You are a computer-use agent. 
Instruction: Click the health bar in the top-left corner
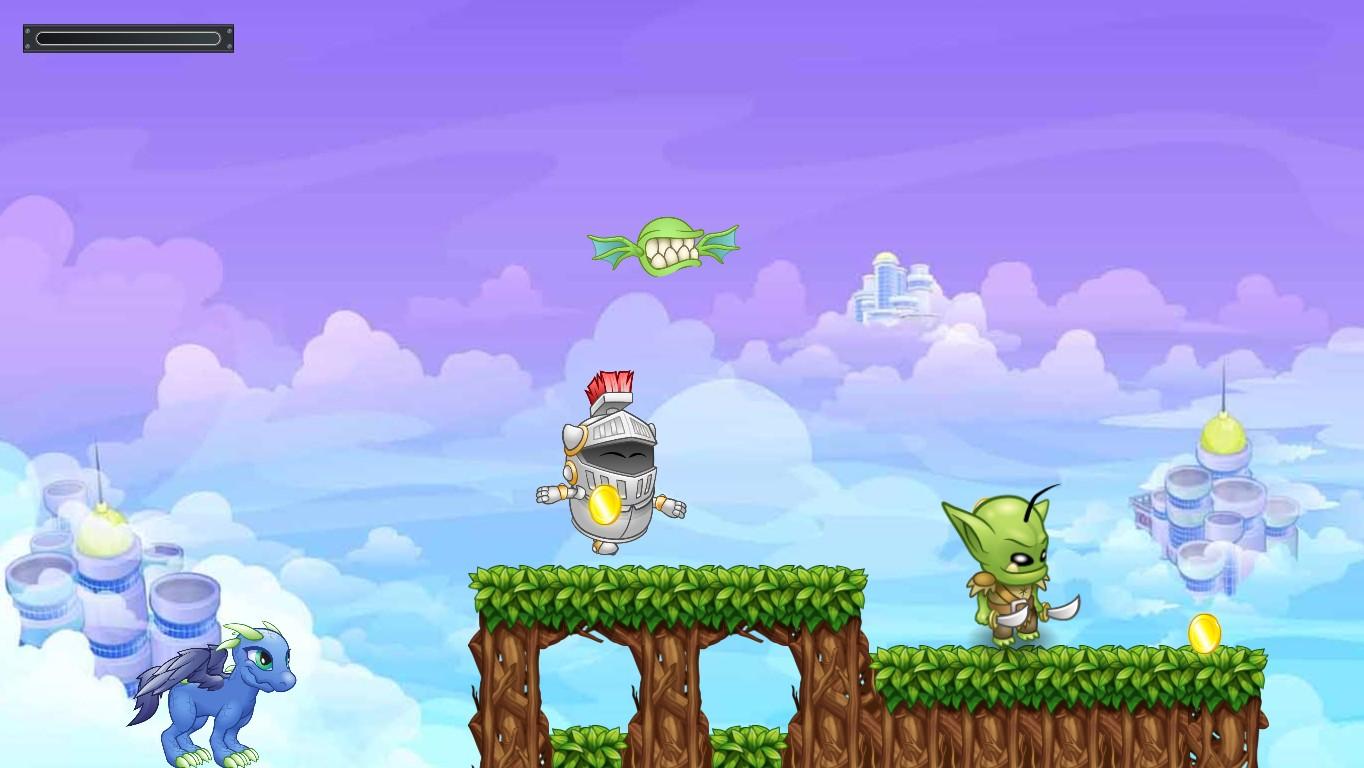(x=128, y=38)
